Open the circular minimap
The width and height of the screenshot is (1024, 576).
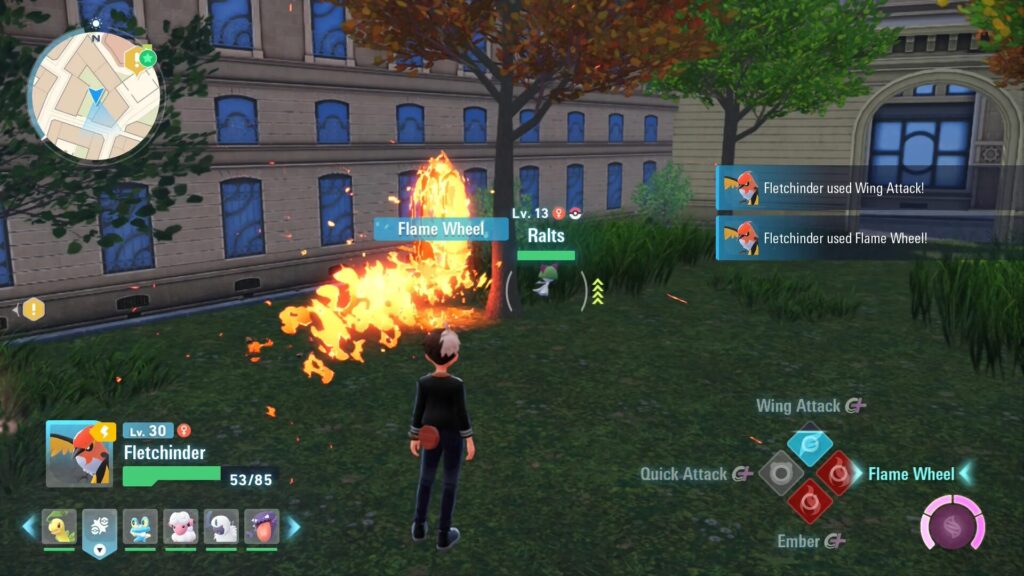point(95,94)
